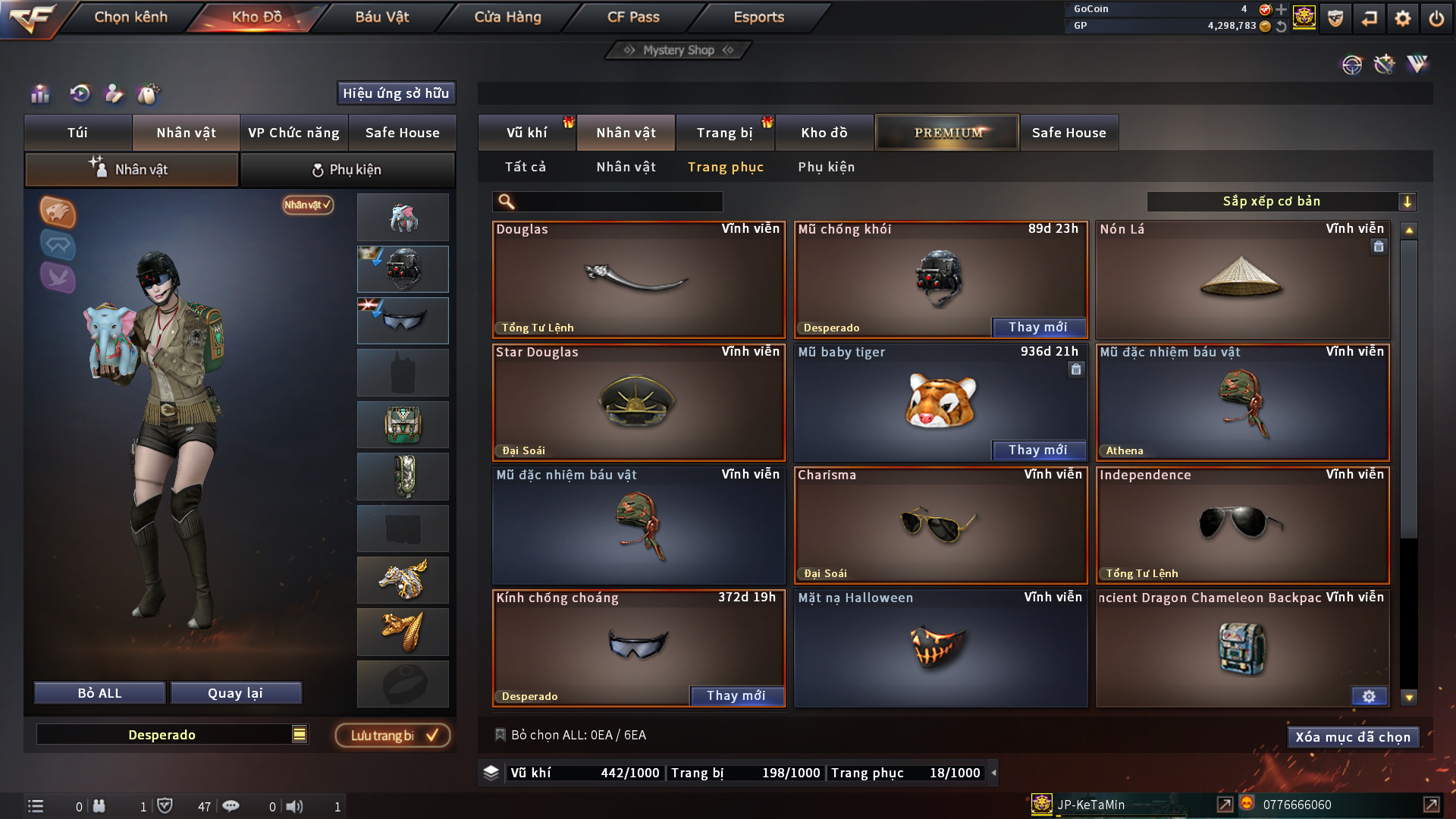Select the Nón Lá conical hat item

click(x=1241, y=279)
